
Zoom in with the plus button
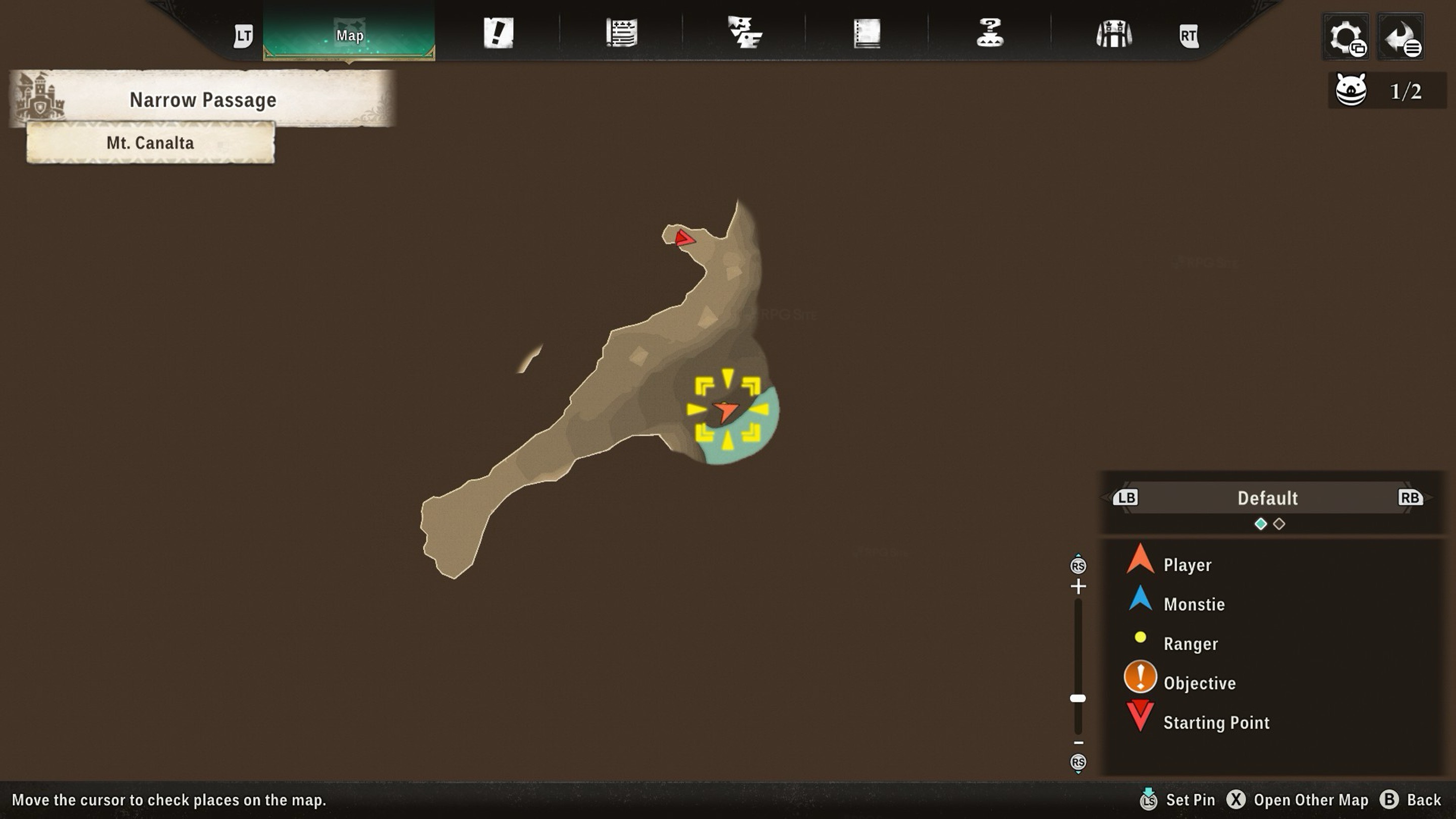1078,586
